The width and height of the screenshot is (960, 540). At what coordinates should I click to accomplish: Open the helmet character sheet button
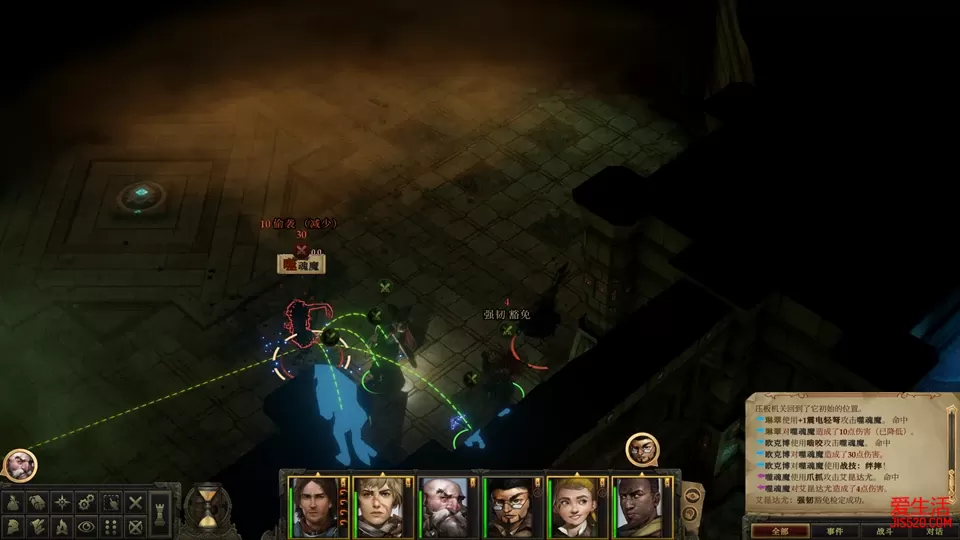click(14, 526)
